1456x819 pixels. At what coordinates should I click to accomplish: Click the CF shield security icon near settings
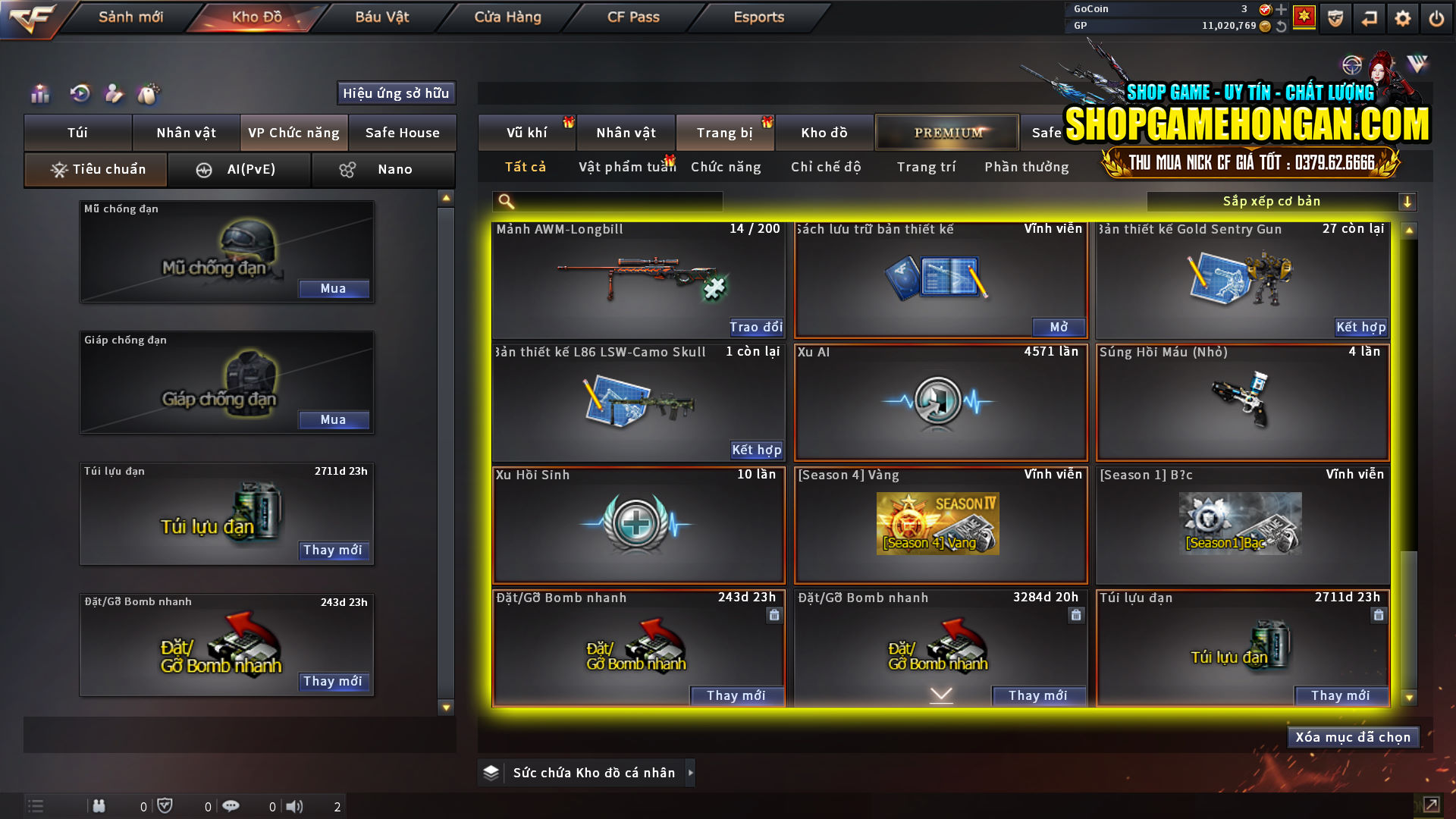pos(1335,17)
